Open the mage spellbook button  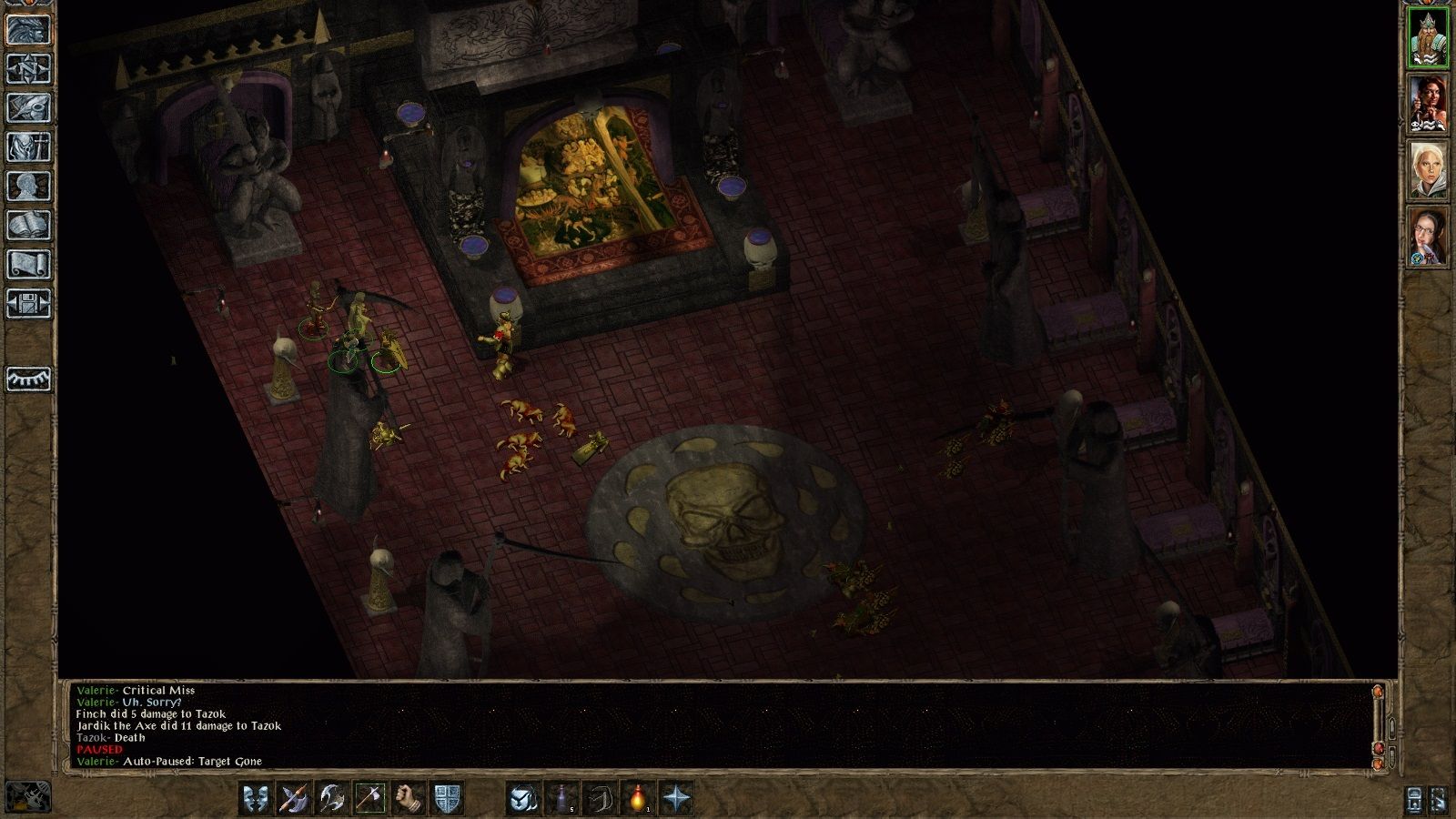click(x=28, y=225)
